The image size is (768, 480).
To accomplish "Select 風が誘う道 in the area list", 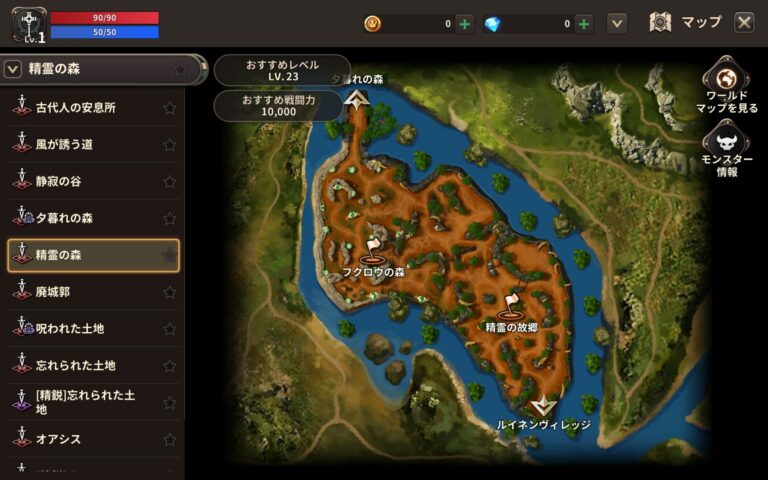I will coord(64,145).
